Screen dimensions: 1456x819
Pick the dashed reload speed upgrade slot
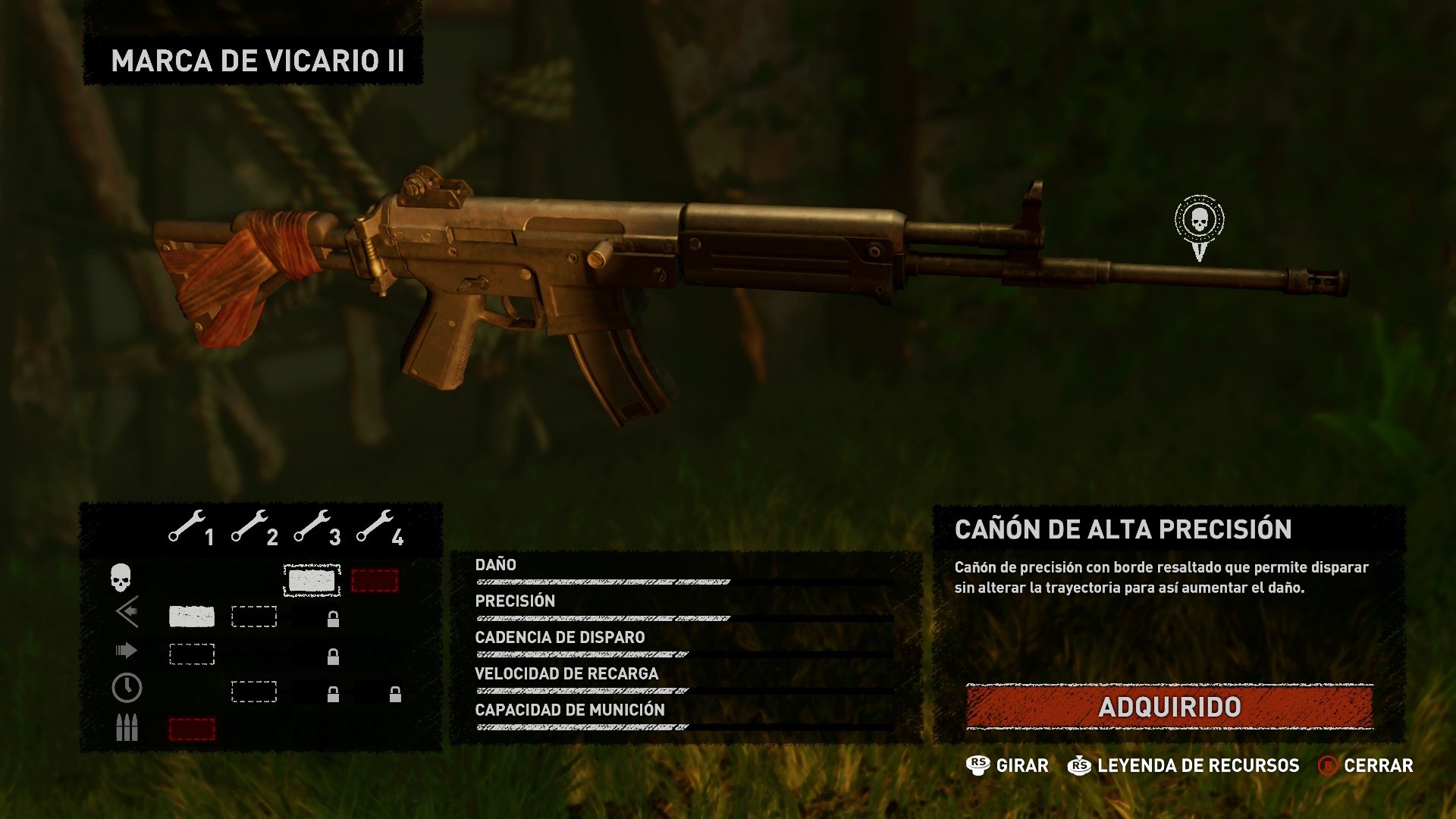pyautogui.click(x=254, y=692)
